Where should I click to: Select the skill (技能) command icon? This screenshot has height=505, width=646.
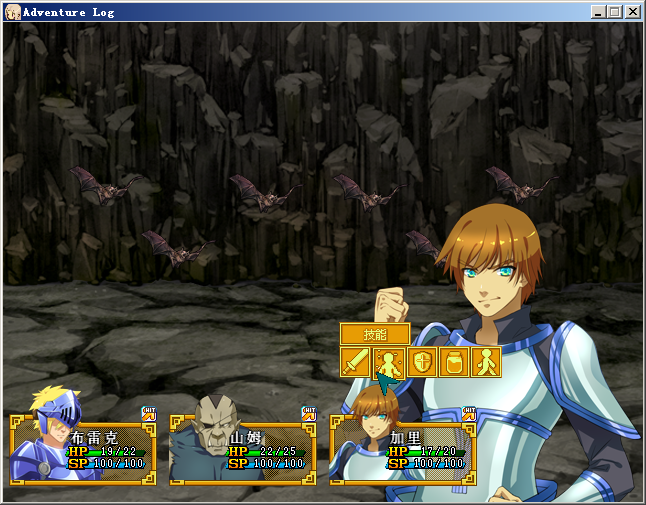388,362
